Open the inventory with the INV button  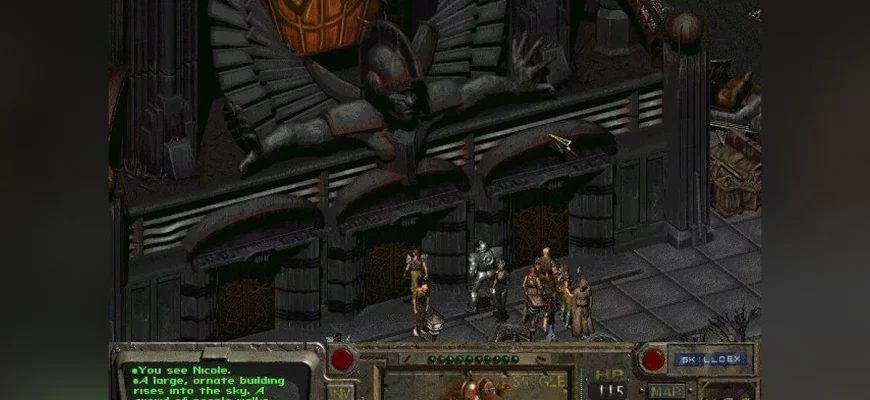point(342,392)
